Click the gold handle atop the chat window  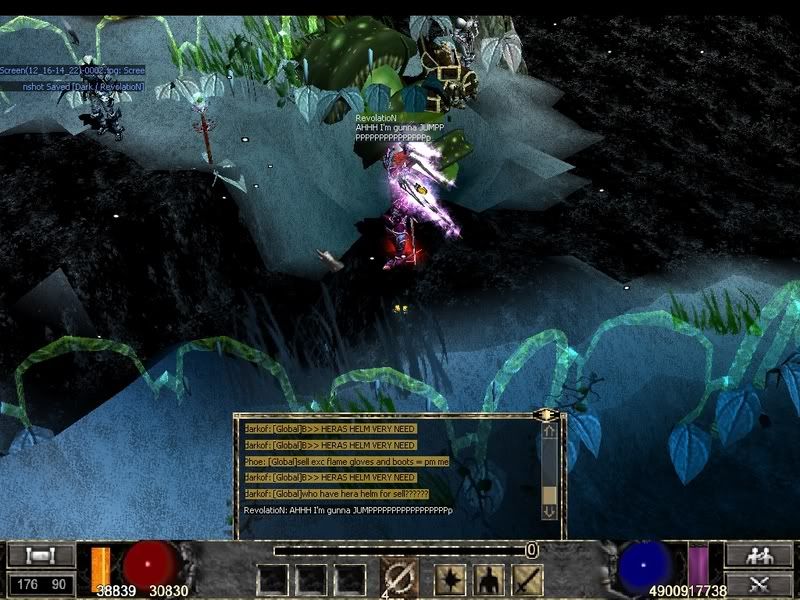[546, 413]
